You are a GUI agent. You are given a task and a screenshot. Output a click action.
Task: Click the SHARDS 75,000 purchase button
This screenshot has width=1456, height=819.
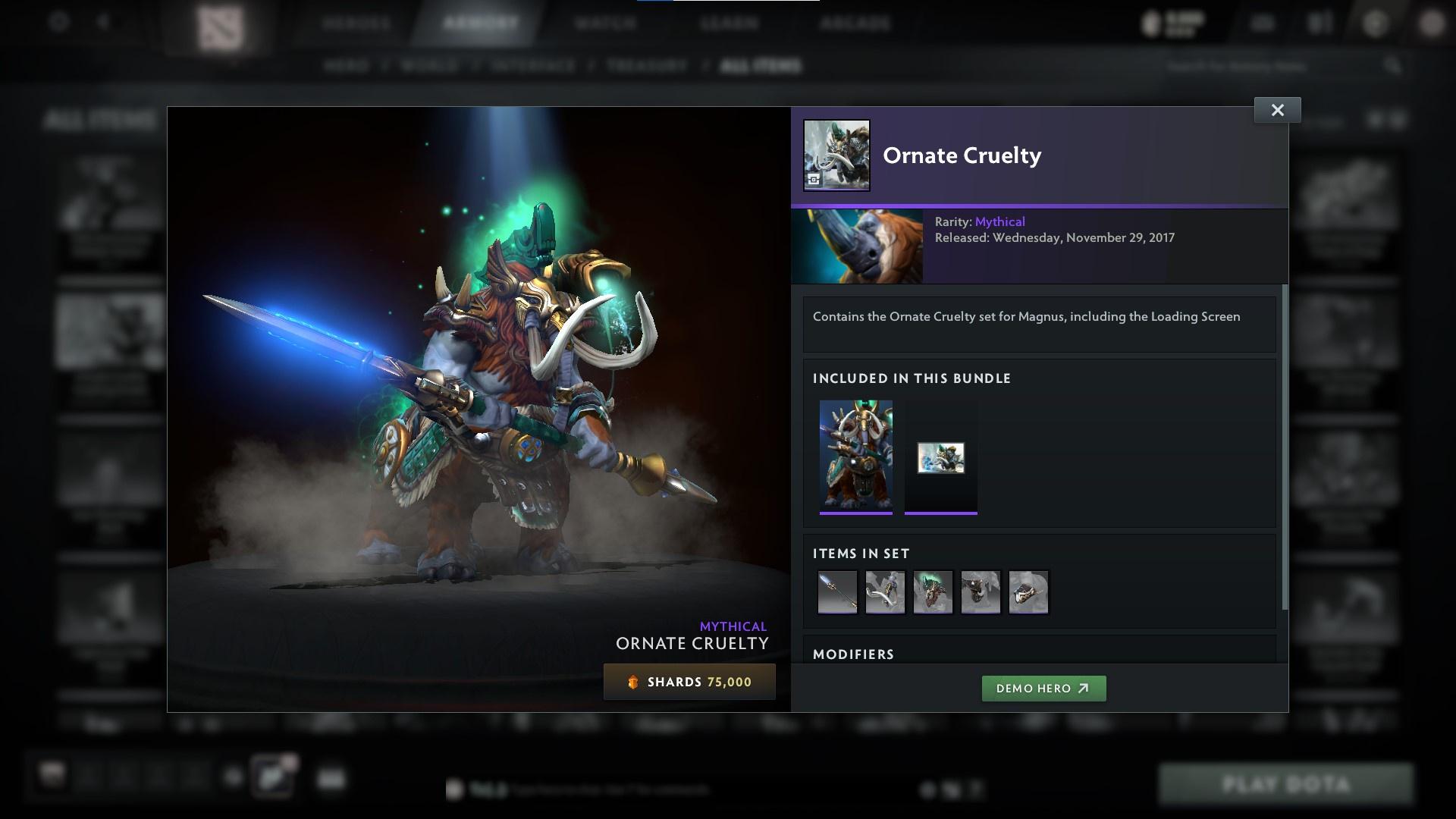click(689, 681)
